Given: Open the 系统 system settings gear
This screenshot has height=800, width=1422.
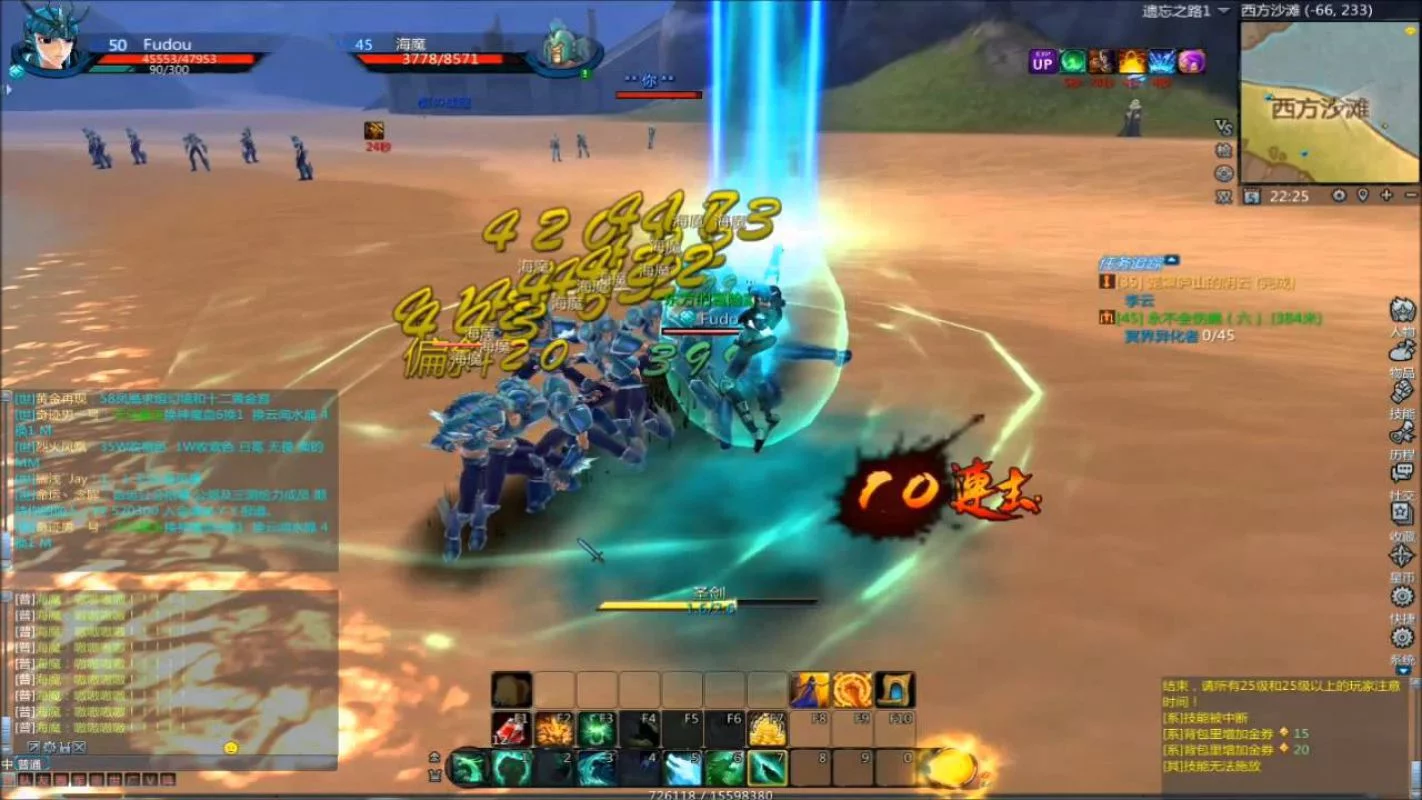Looking at the screenshot, I should [x=1402, y=637].
